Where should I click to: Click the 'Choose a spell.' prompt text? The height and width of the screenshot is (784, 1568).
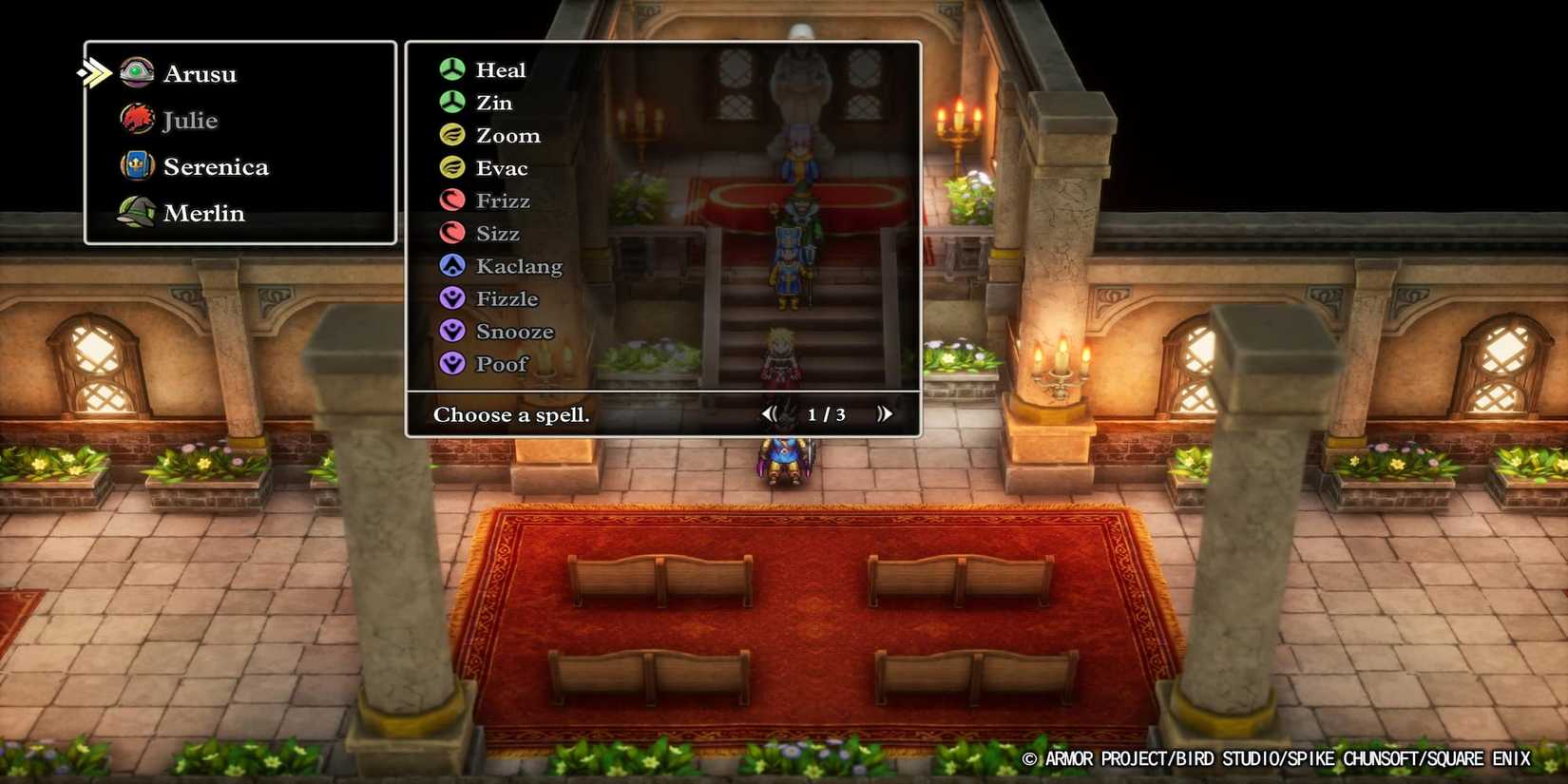511,414
